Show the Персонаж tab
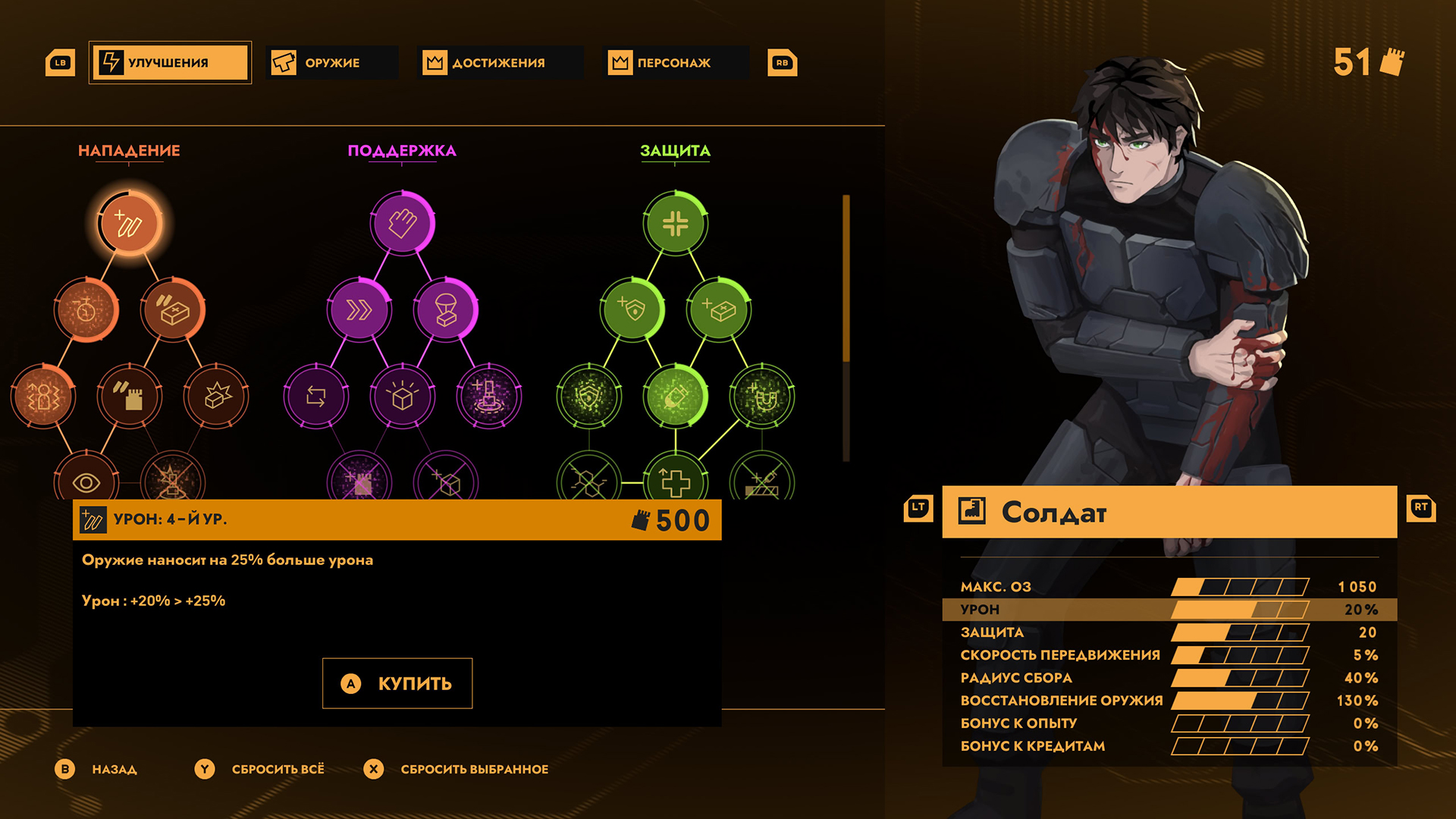 coord(674,62)
